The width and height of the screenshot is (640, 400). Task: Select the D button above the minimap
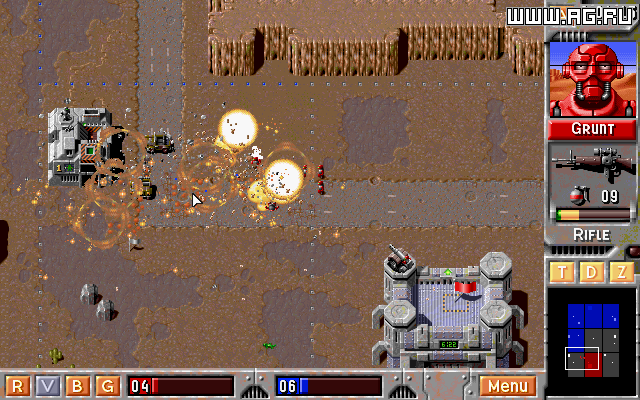click(x=591, y=272)
